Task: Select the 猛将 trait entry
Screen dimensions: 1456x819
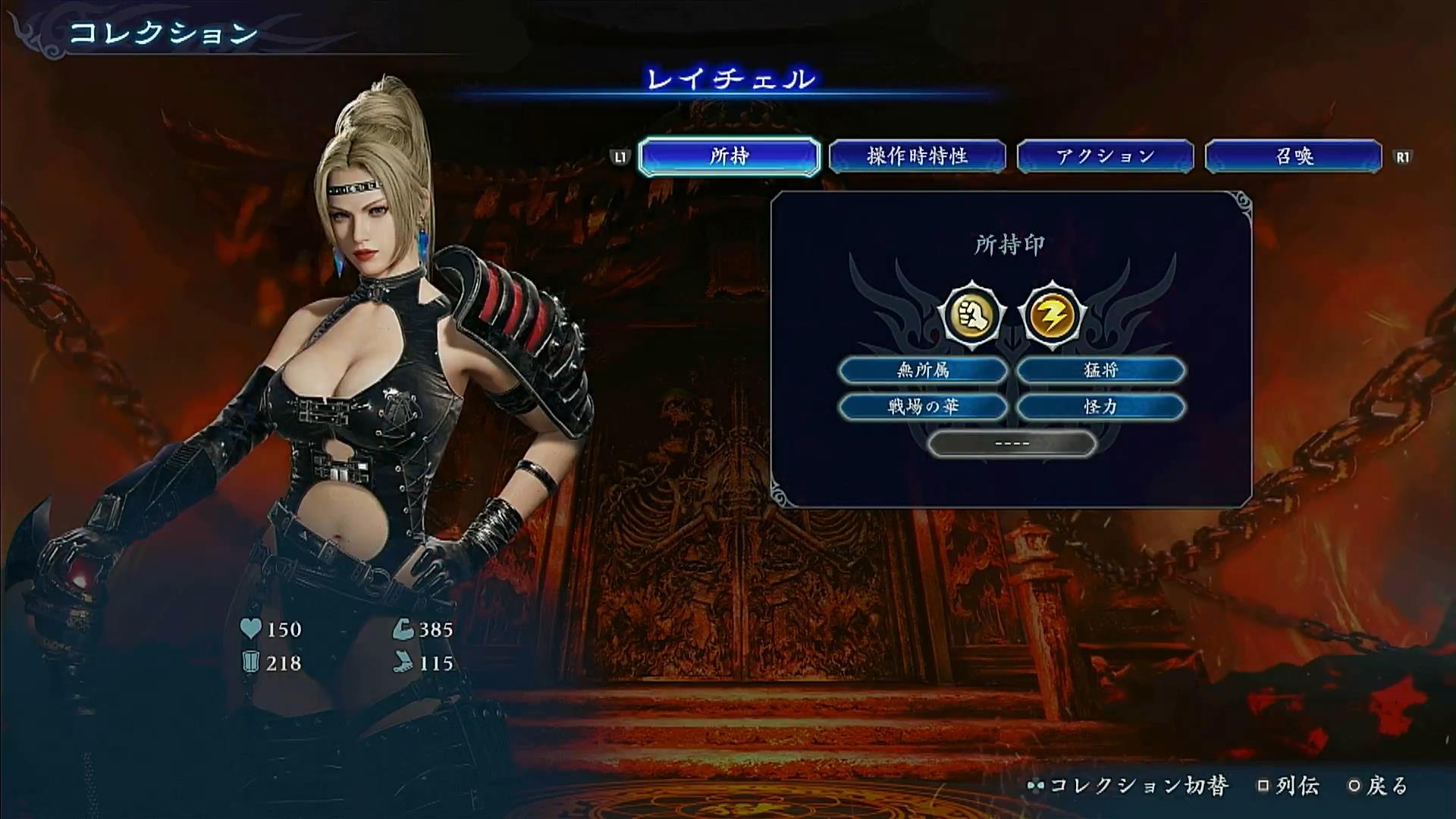Action: 1100,370
